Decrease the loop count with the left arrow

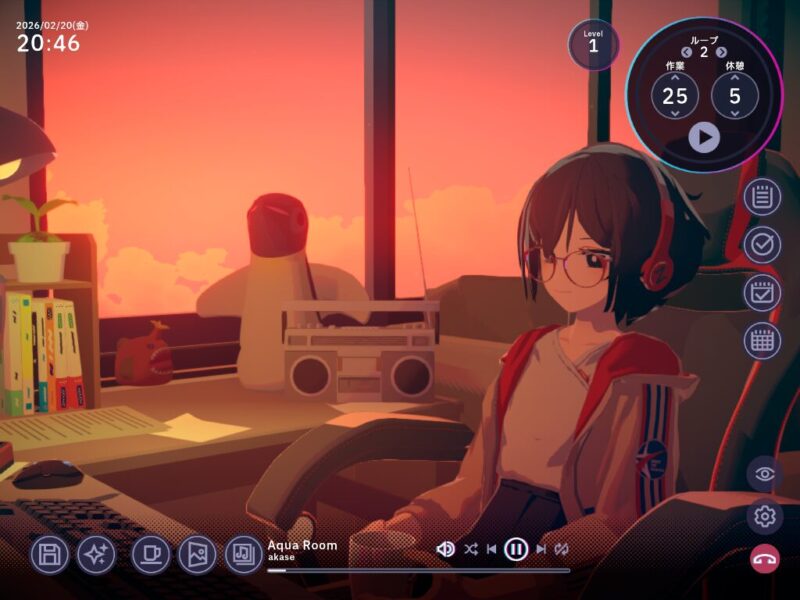[x=687, y=52]
